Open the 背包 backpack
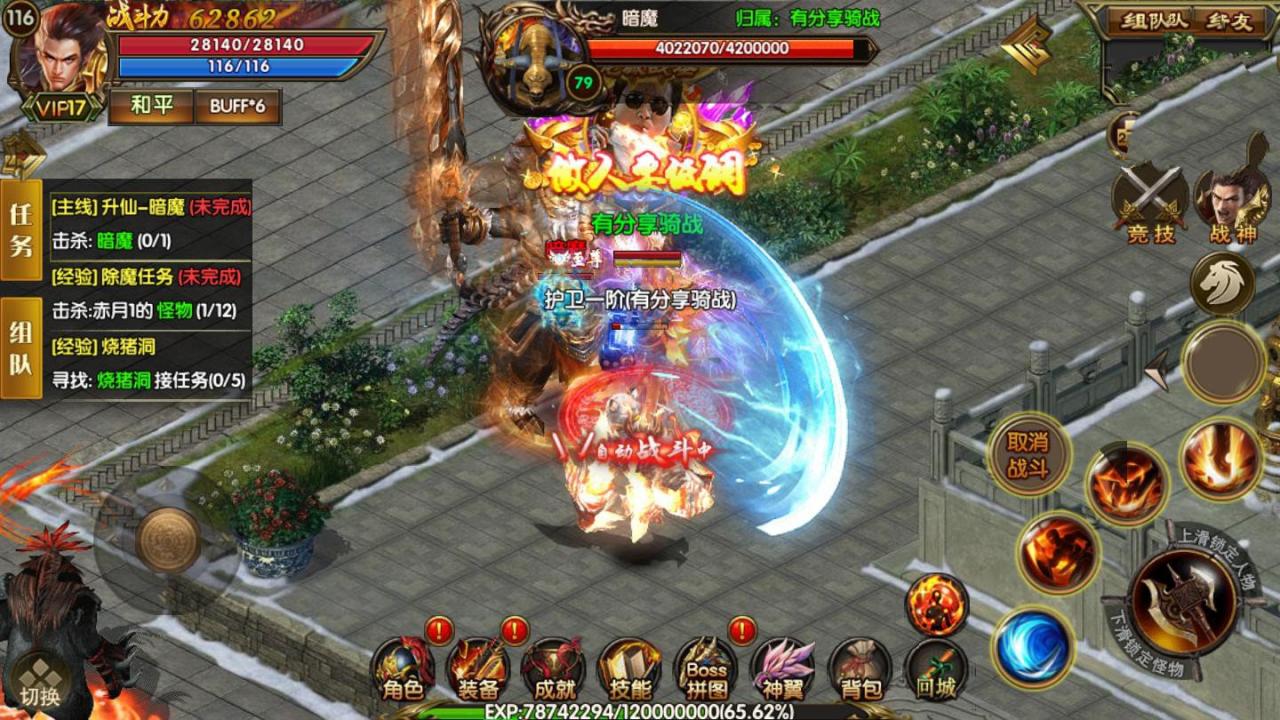1280x720 pixels. (859, 668)
